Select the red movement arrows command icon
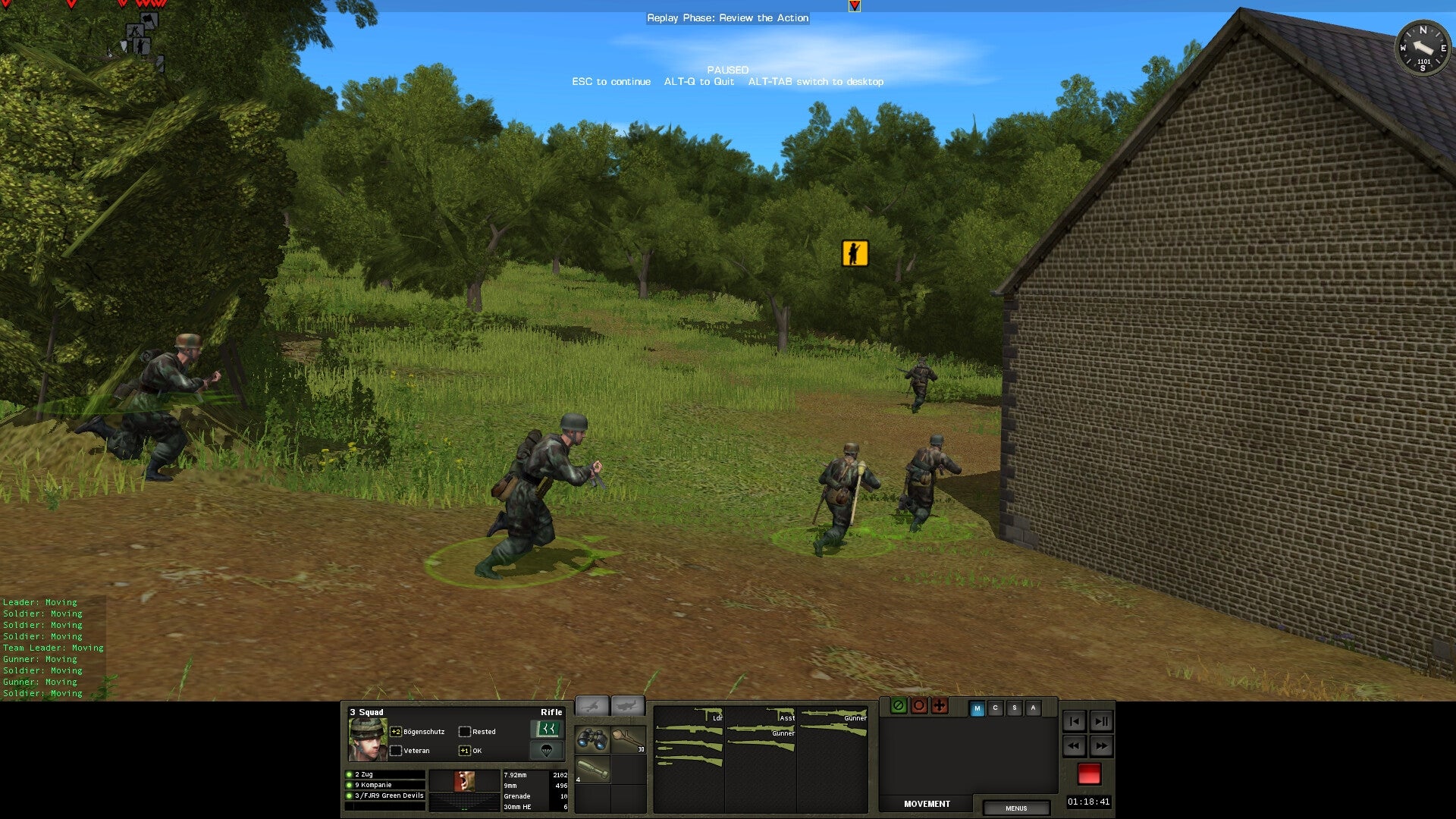Screen dimensions: 1456x819 click(940, 706)
